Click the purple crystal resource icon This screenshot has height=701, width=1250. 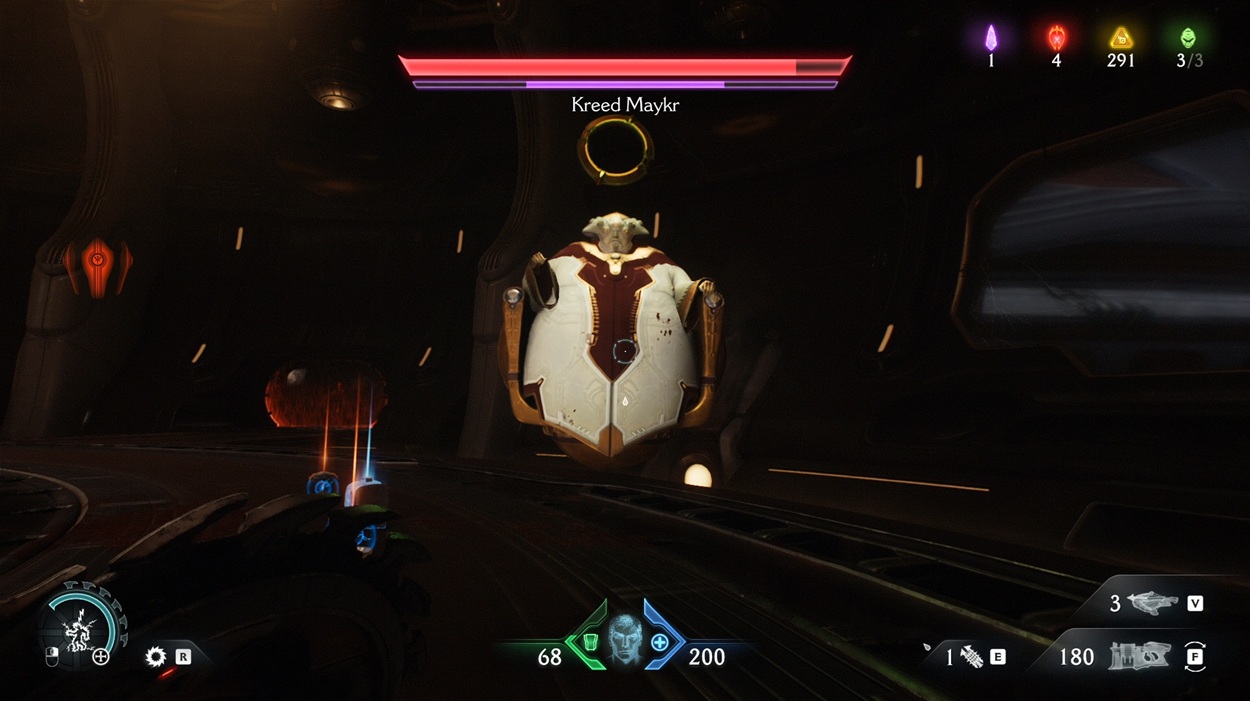point(991,38)
